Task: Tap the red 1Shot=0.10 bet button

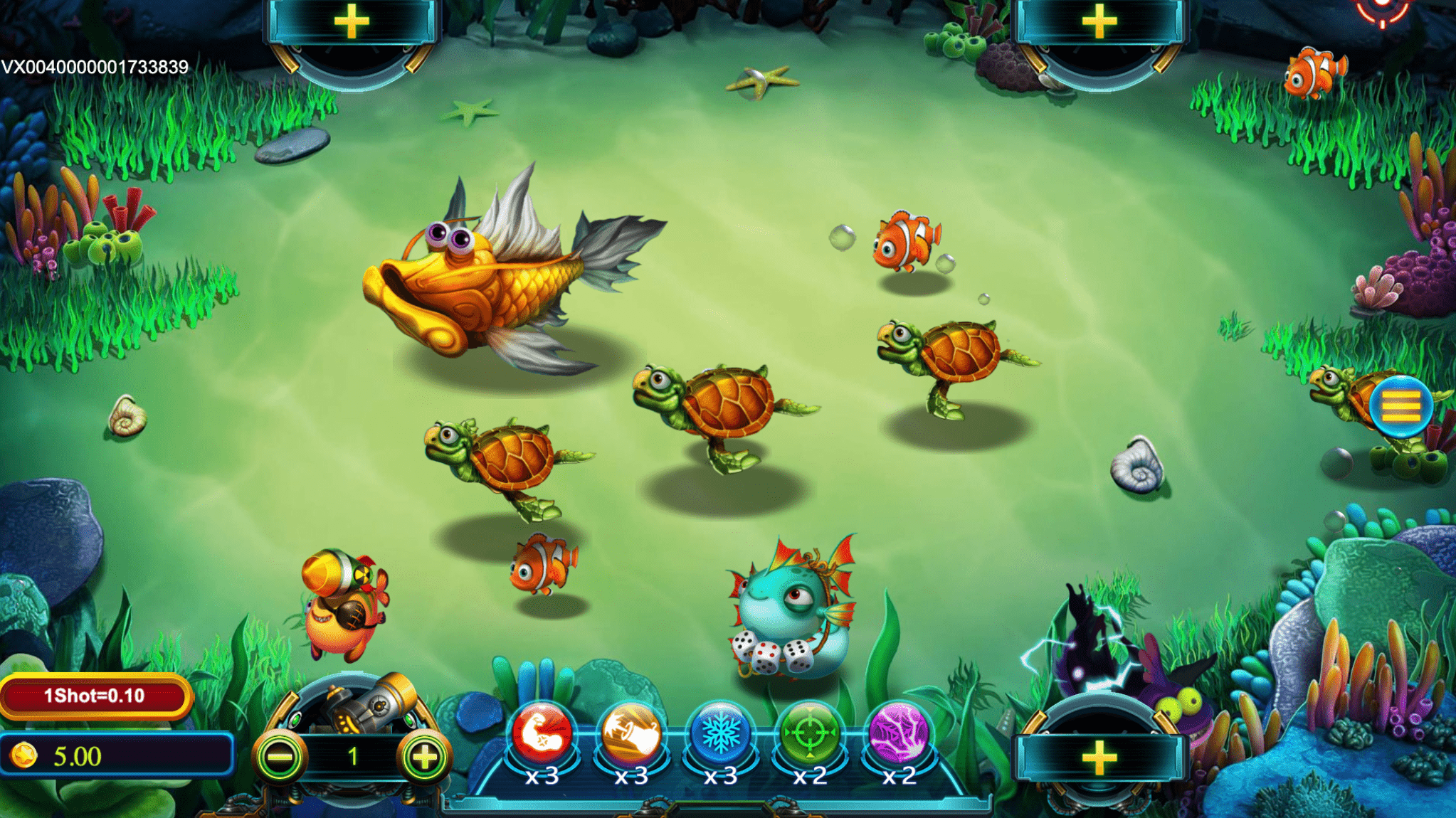Action: pos(95,696)
